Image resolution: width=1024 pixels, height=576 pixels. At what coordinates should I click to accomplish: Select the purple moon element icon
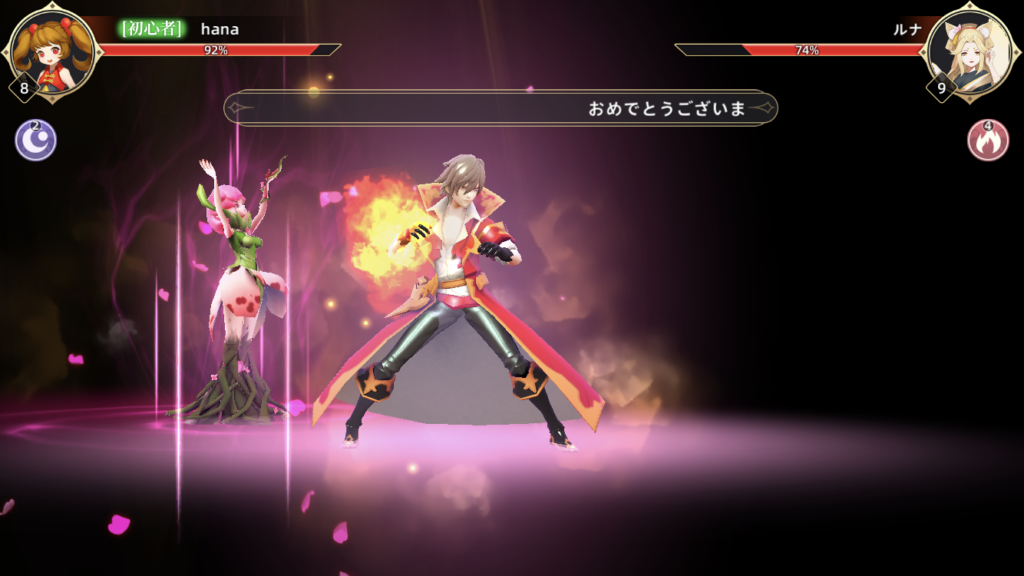coord(35,140)
